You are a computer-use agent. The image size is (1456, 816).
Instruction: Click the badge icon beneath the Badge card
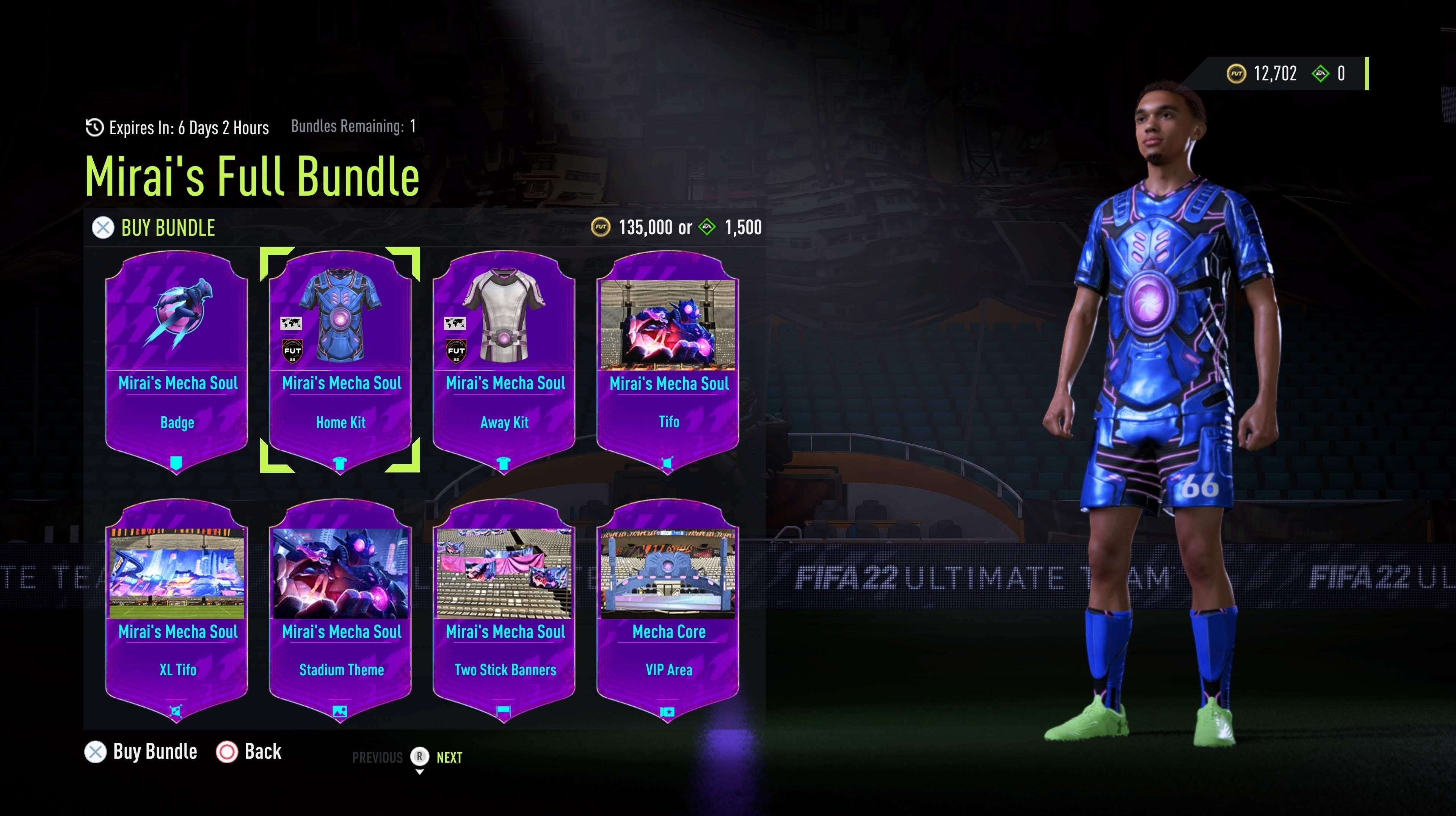[176, 462]
